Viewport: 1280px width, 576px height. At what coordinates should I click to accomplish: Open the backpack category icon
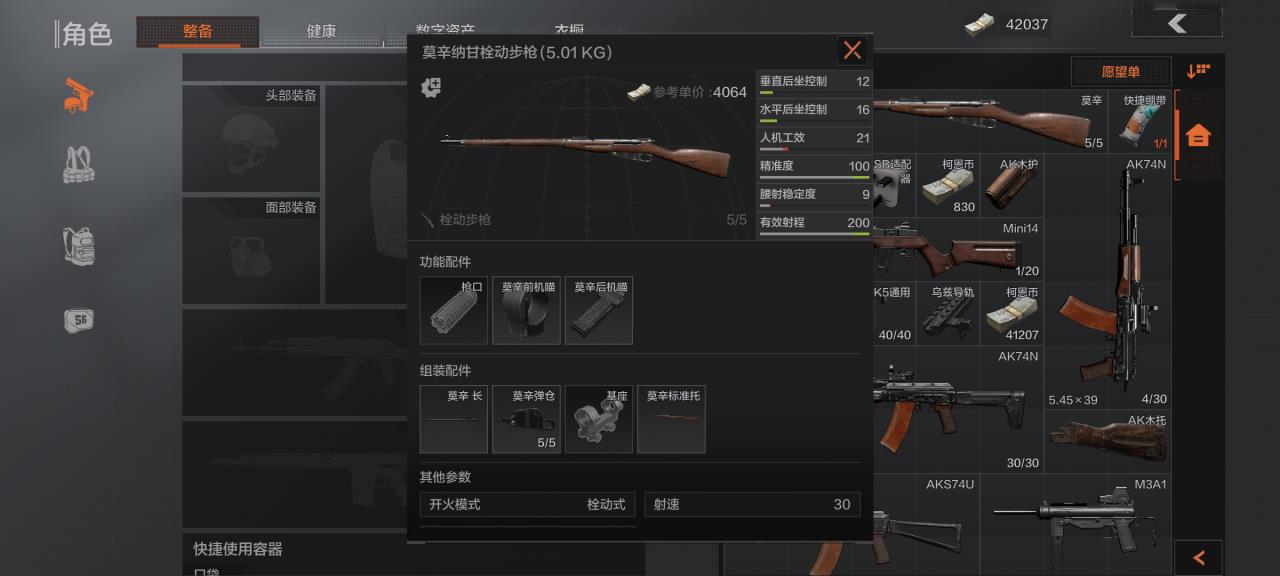(79, 244)
